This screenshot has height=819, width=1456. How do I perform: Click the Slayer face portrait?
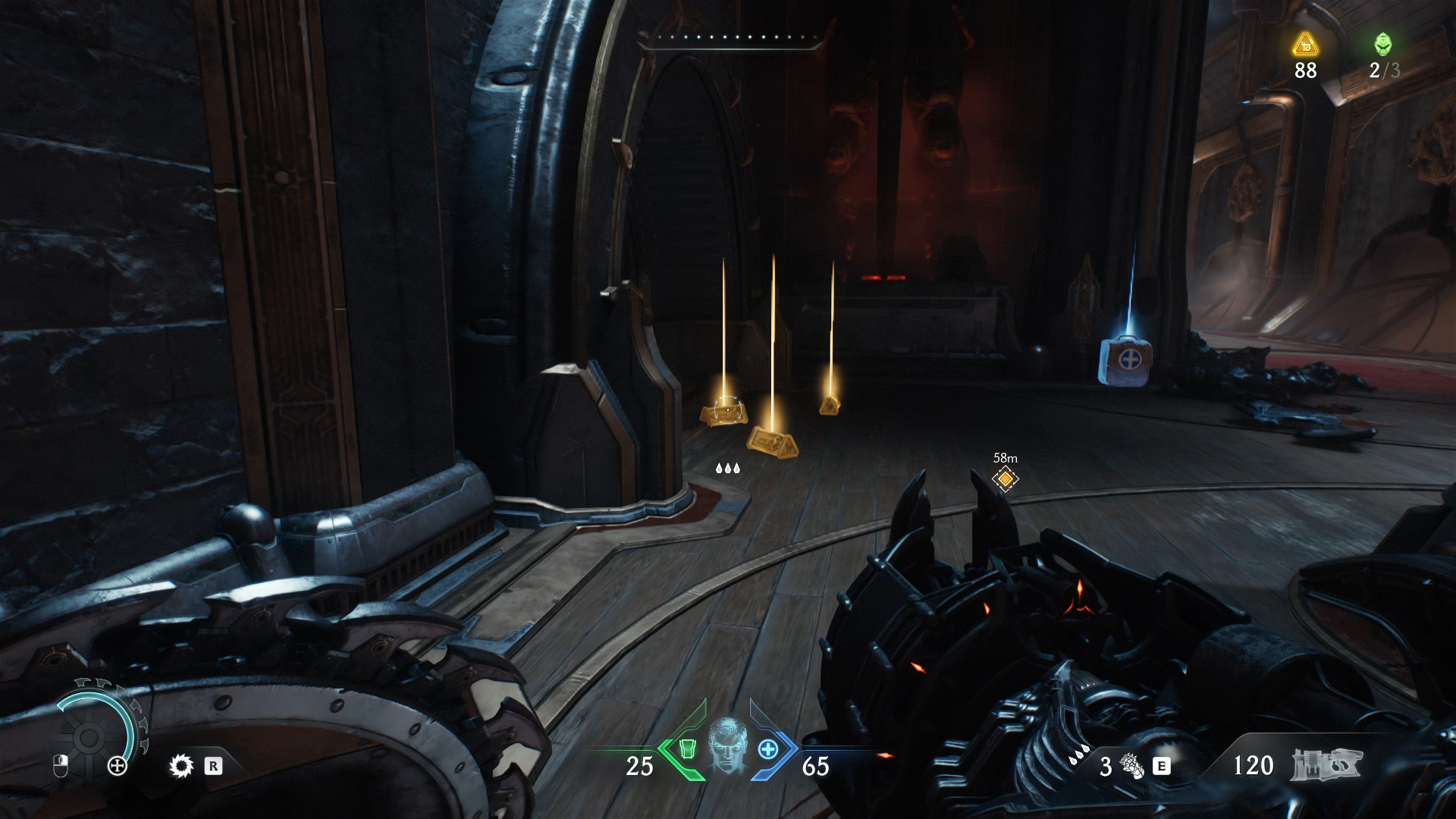(x=726, y=745)
